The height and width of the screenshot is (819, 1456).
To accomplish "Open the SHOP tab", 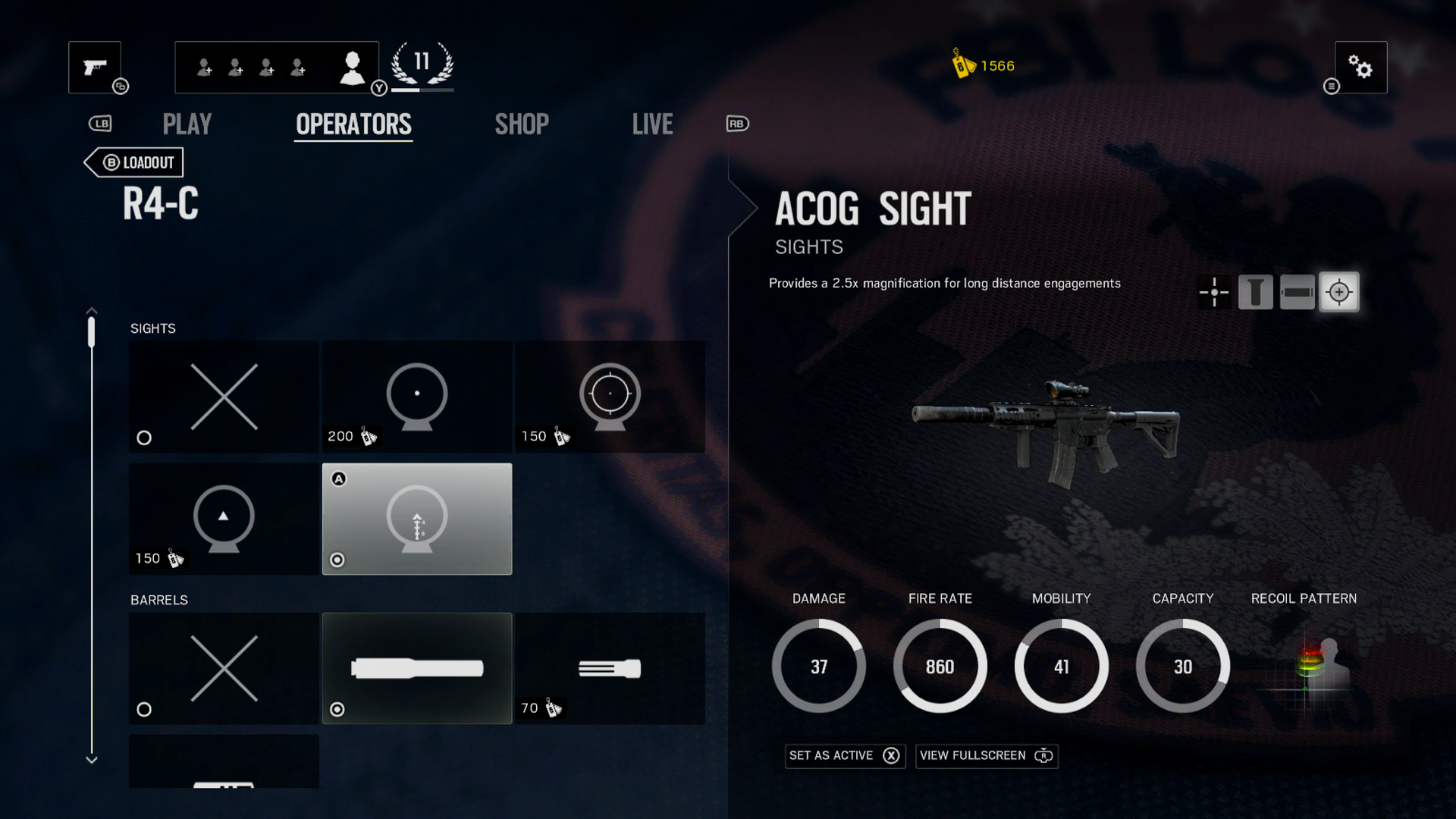I will point(522,124).
